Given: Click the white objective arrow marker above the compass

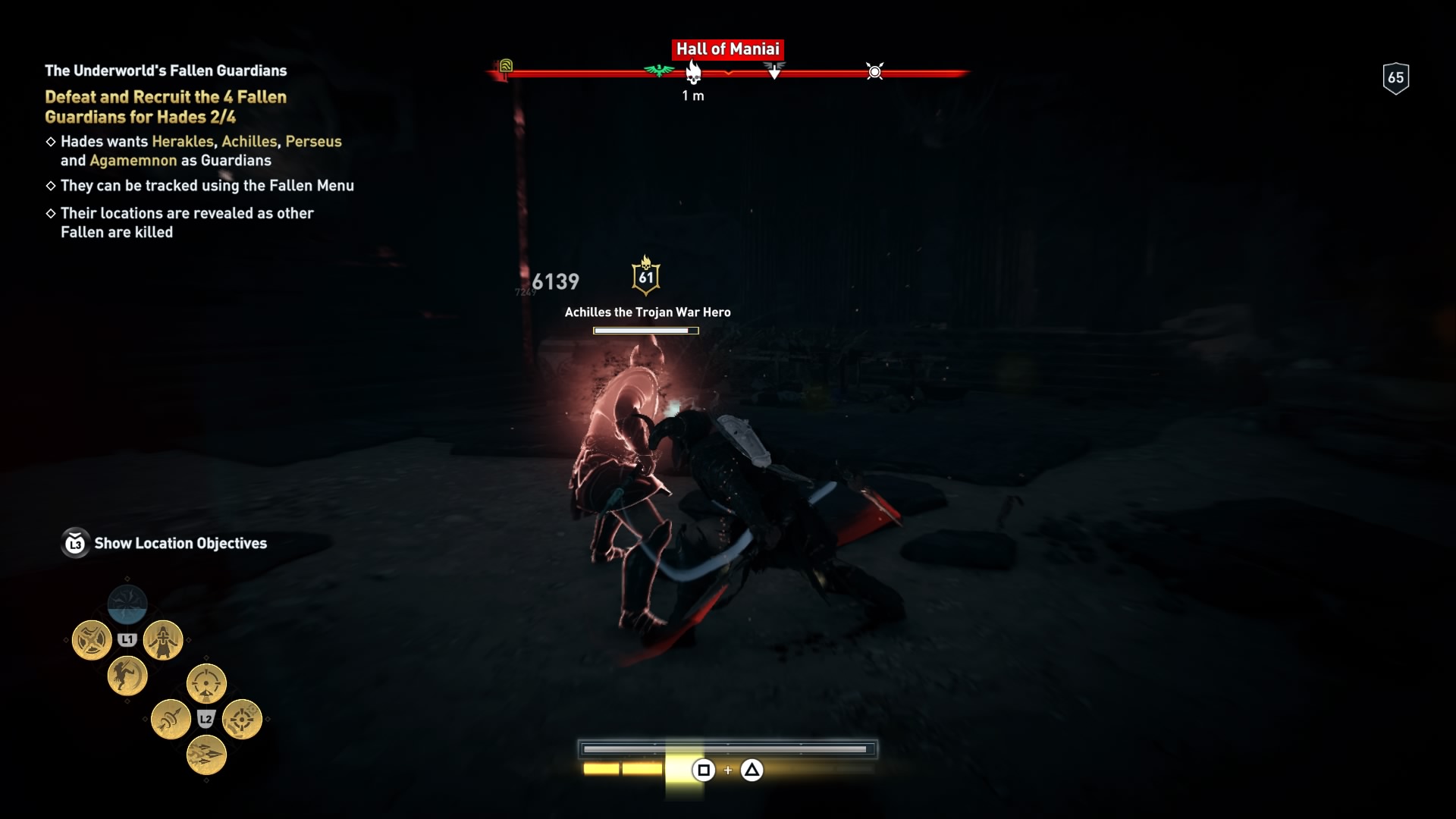Looking at the screenshot, I should 774,71.
